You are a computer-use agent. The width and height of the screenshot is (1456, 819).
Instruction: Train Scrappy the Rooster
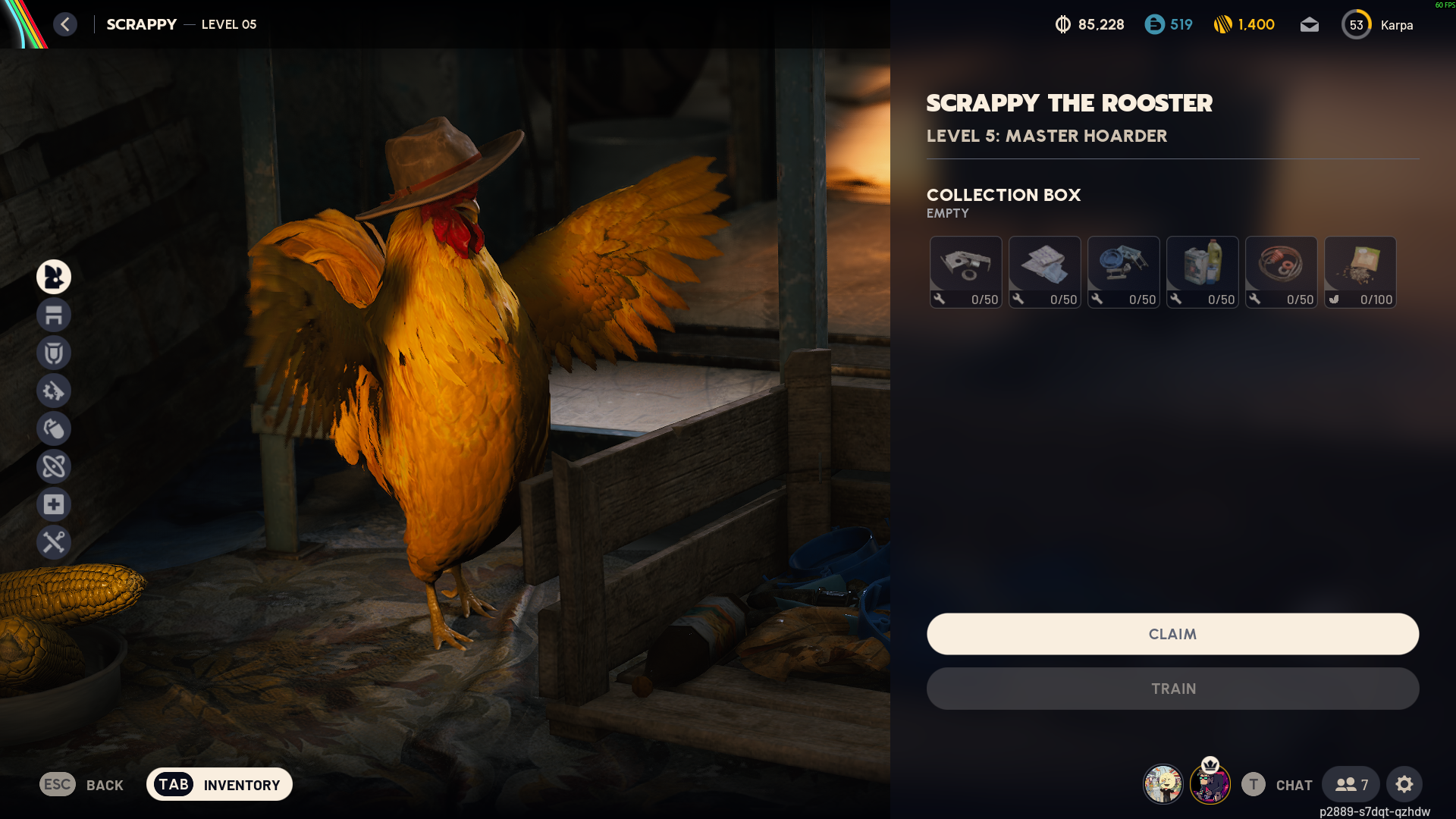[1172, 689]
